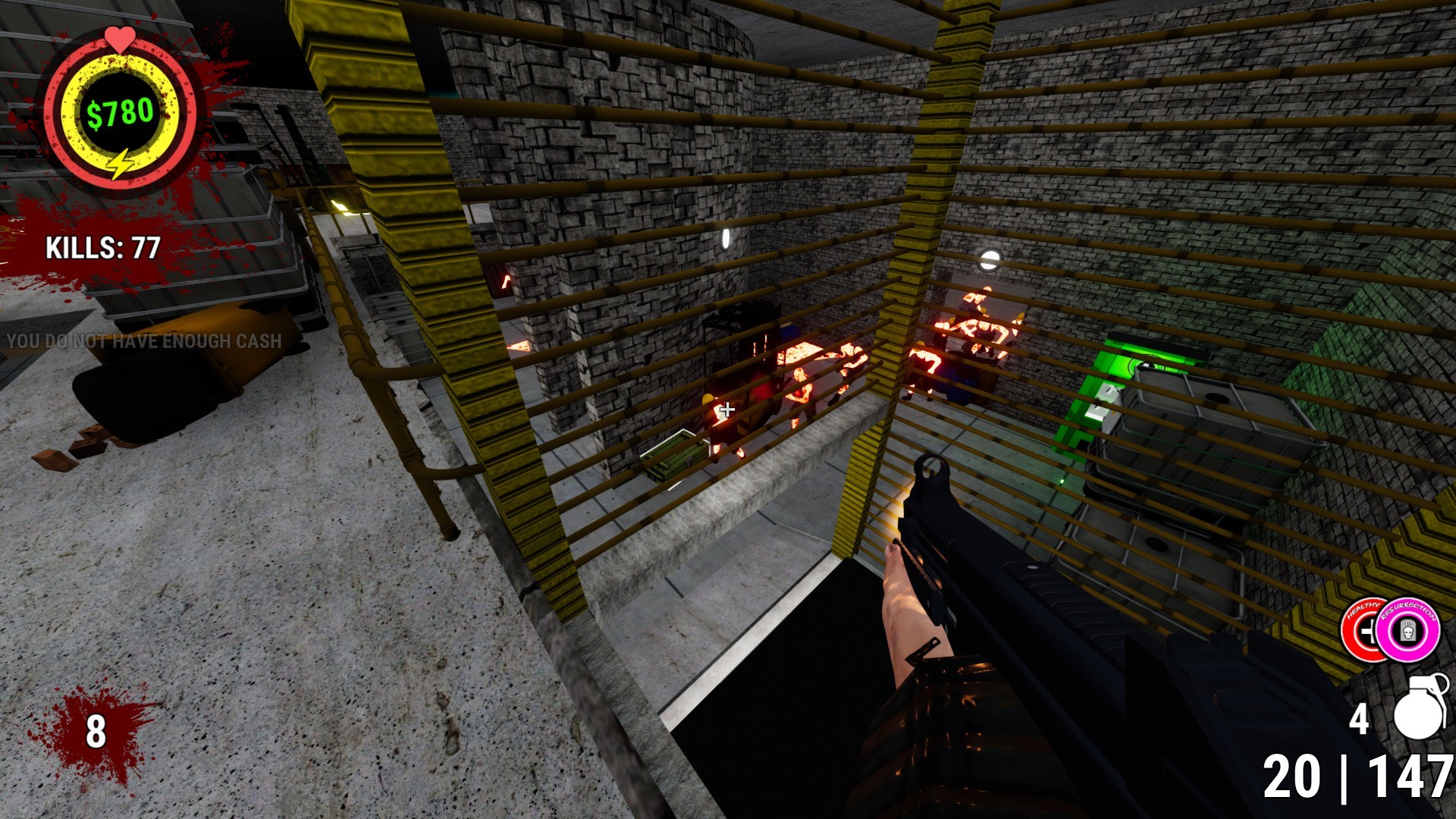Viewport: 1456px width, 819px height.
Task: Click the white pill pickup floating midscreen
Action: 727,238
